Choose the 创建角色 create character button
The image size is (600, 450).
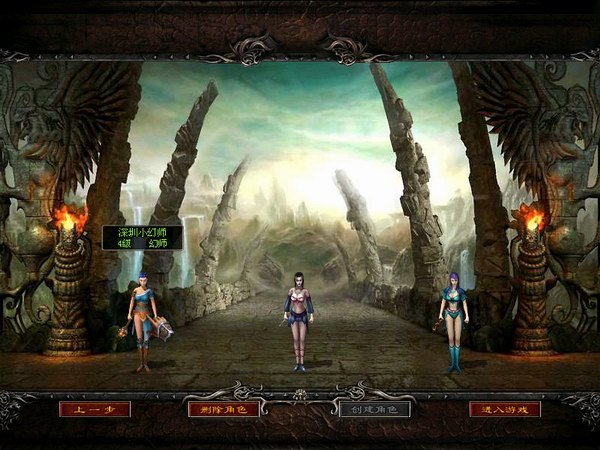tap(374, 409)
